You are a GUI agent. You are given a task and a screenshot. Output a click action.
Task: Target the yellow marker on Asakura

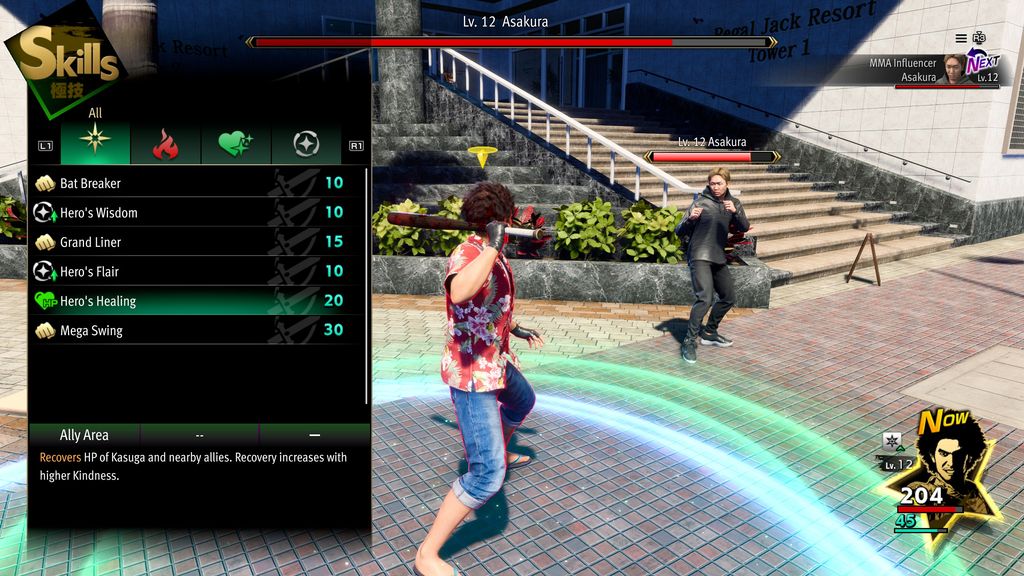click(x=483, y=155)
